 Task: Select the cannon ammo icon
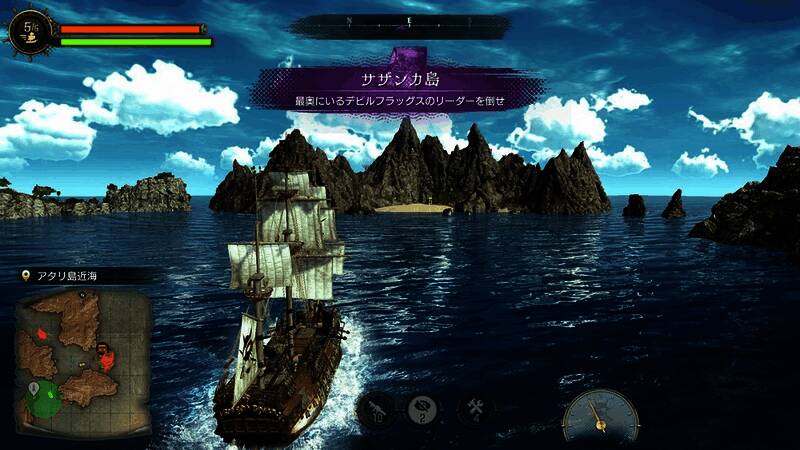(374, 410)
